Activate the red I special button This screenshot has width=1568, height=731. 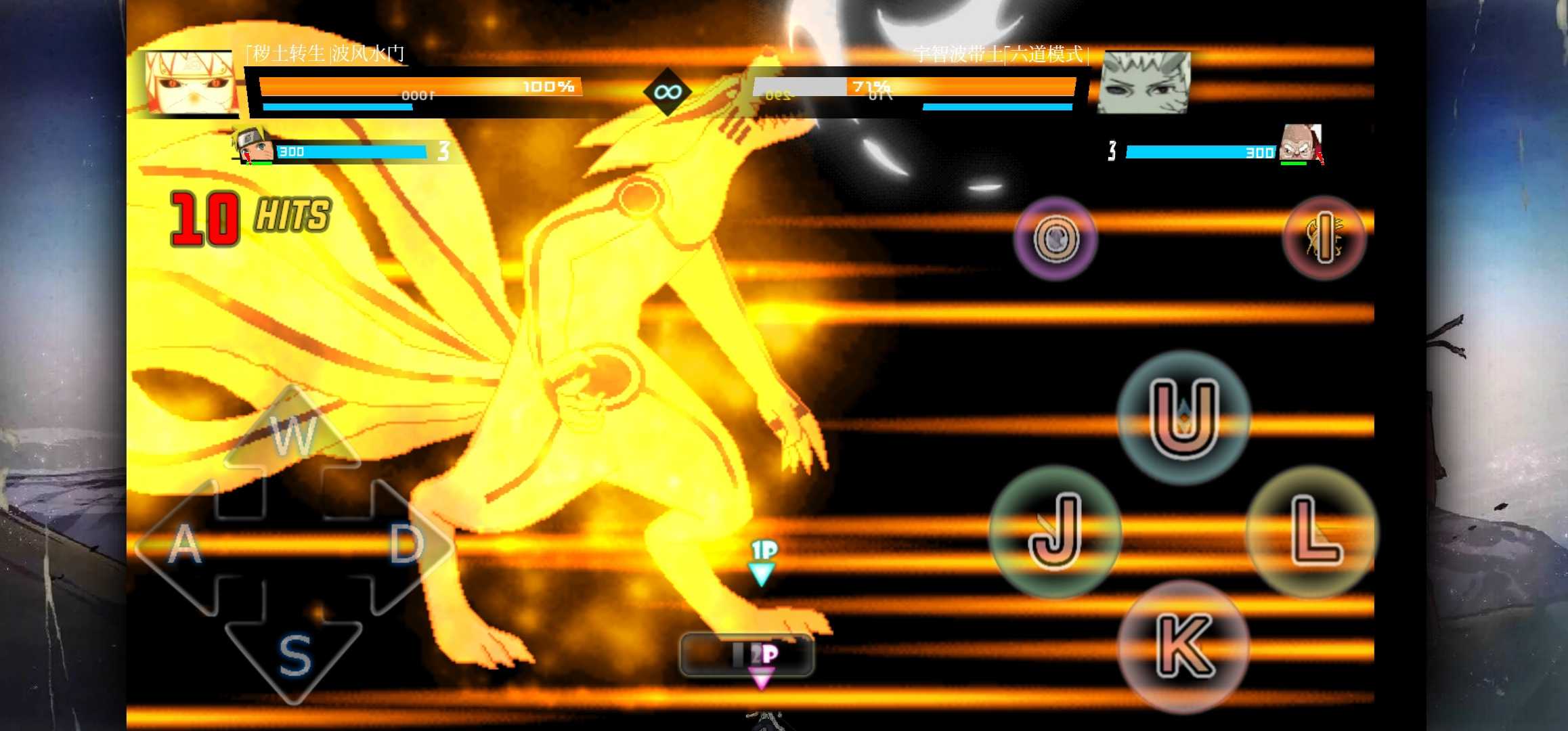pos(1324,238)
